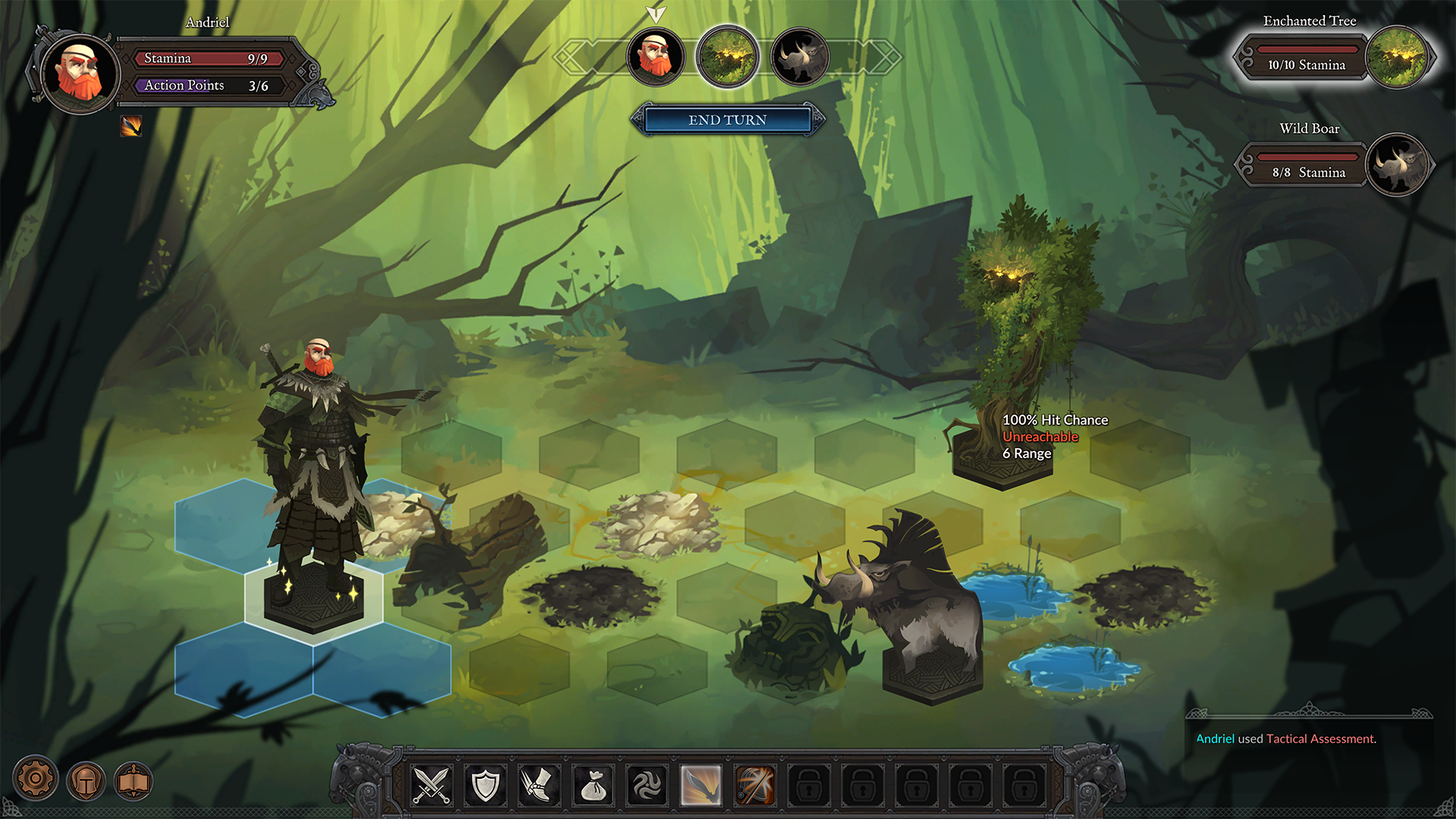
Task: Use the swirling triskele ability
Action: click(647, 785)
